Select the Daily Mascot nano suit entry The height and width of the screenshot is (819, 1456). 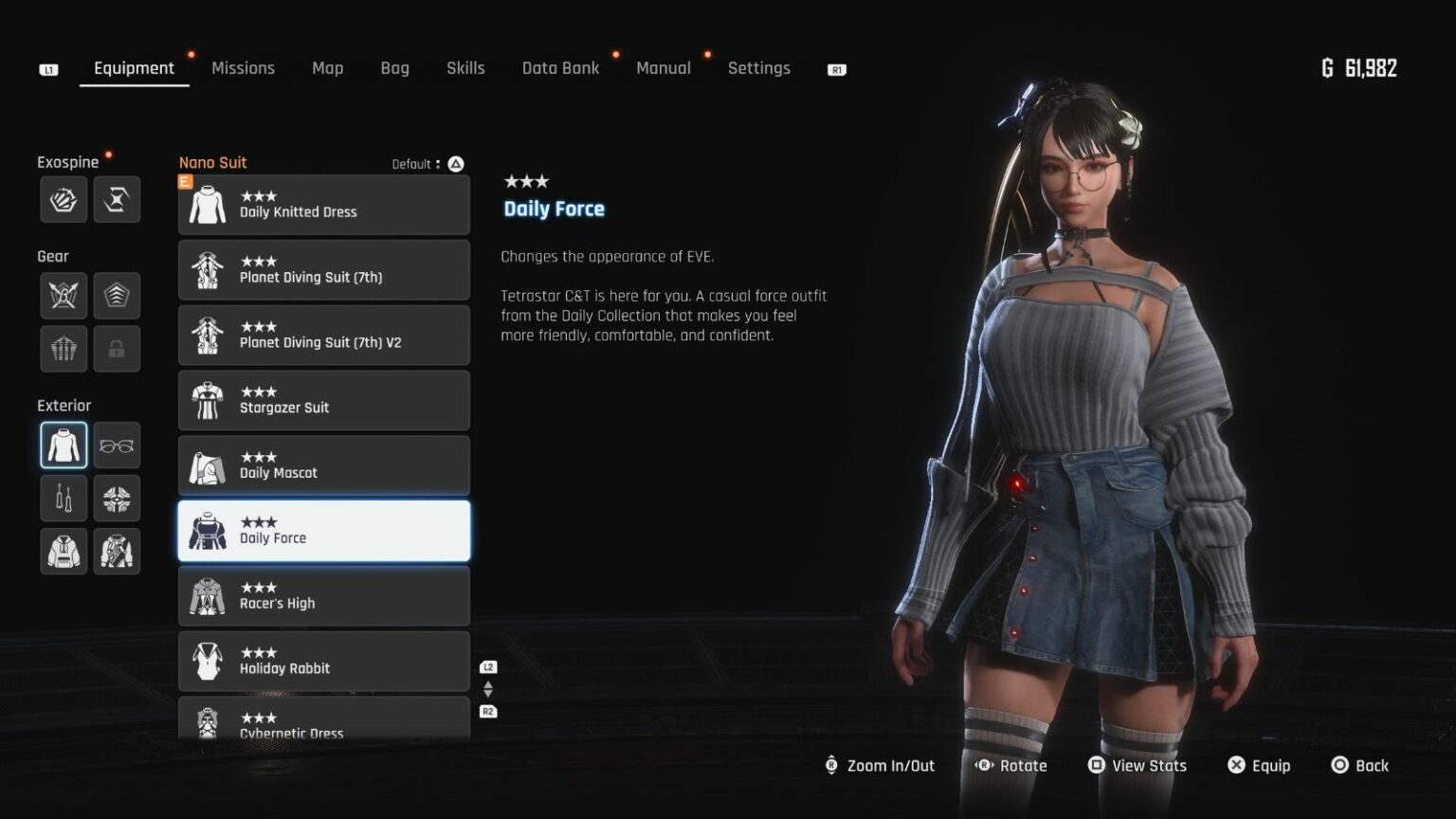click(x=324, y=465)
